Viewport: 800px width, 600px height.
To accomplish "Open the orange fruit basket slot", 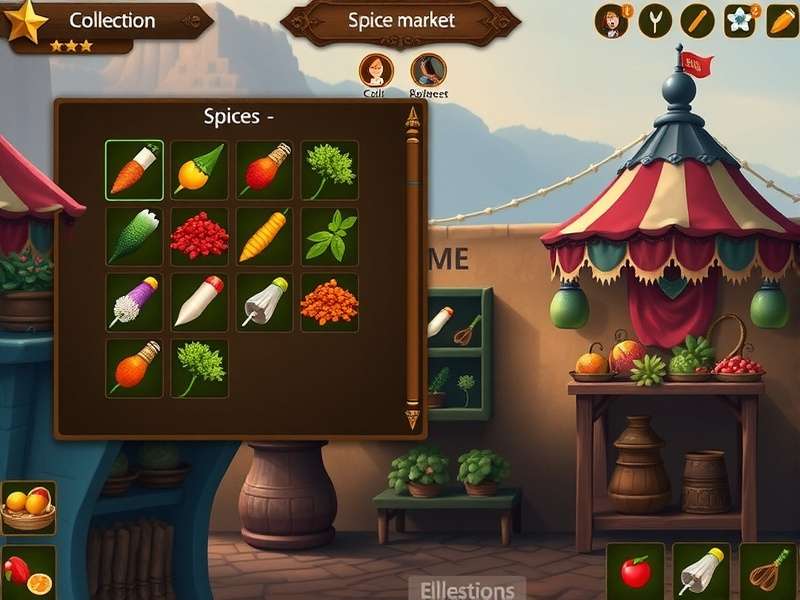I will (x=28, y=507).
